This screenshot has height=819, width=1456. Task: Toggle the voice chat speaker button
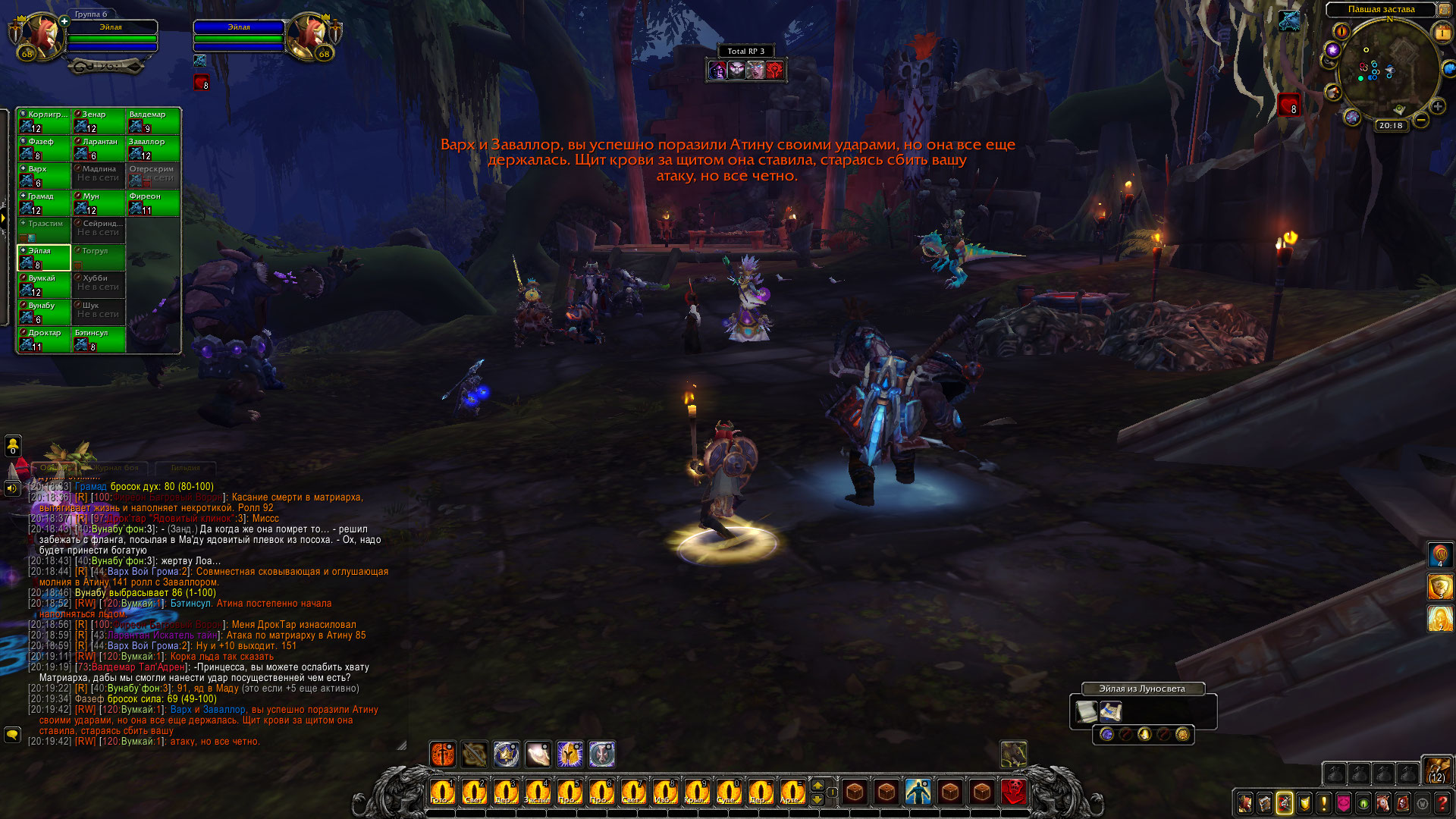click(12, 489)
